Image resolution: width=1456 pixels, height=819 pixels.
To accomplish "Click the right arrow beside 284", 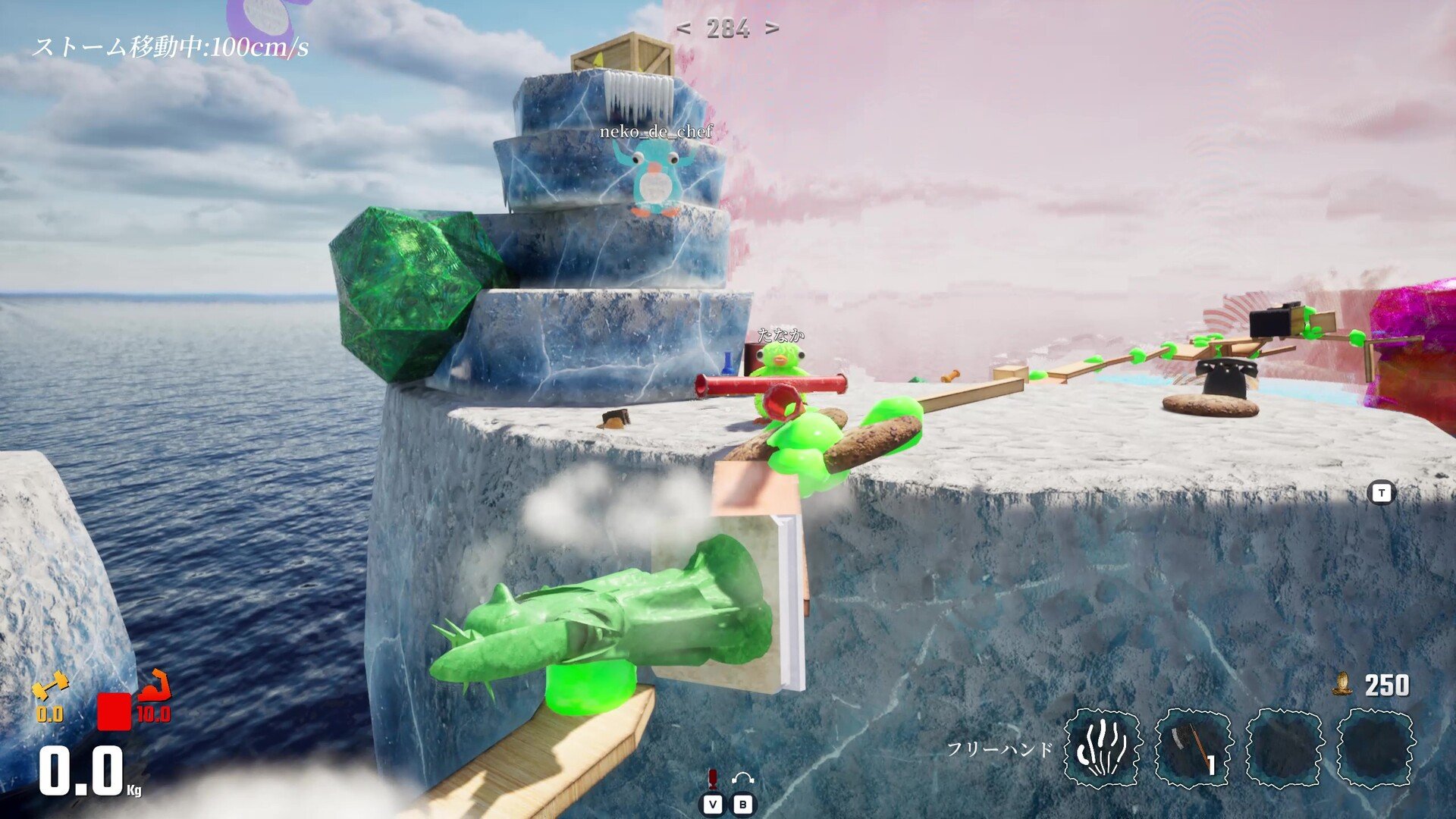I will [x=773, y=29].
